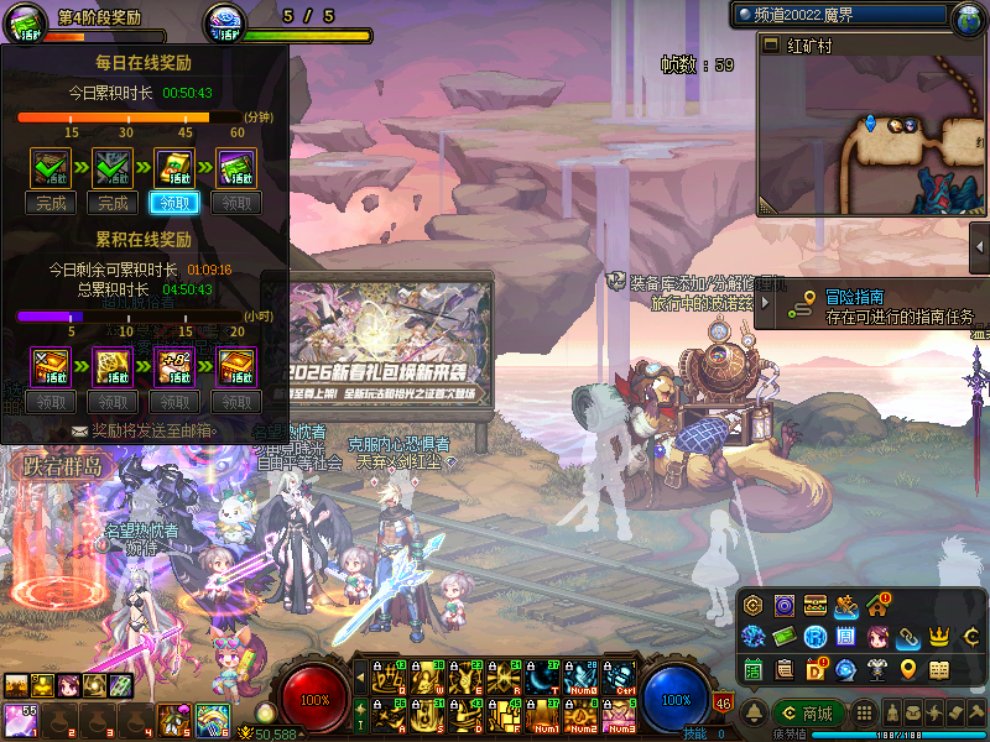Open the bell notification button

[x=754, y=713]
